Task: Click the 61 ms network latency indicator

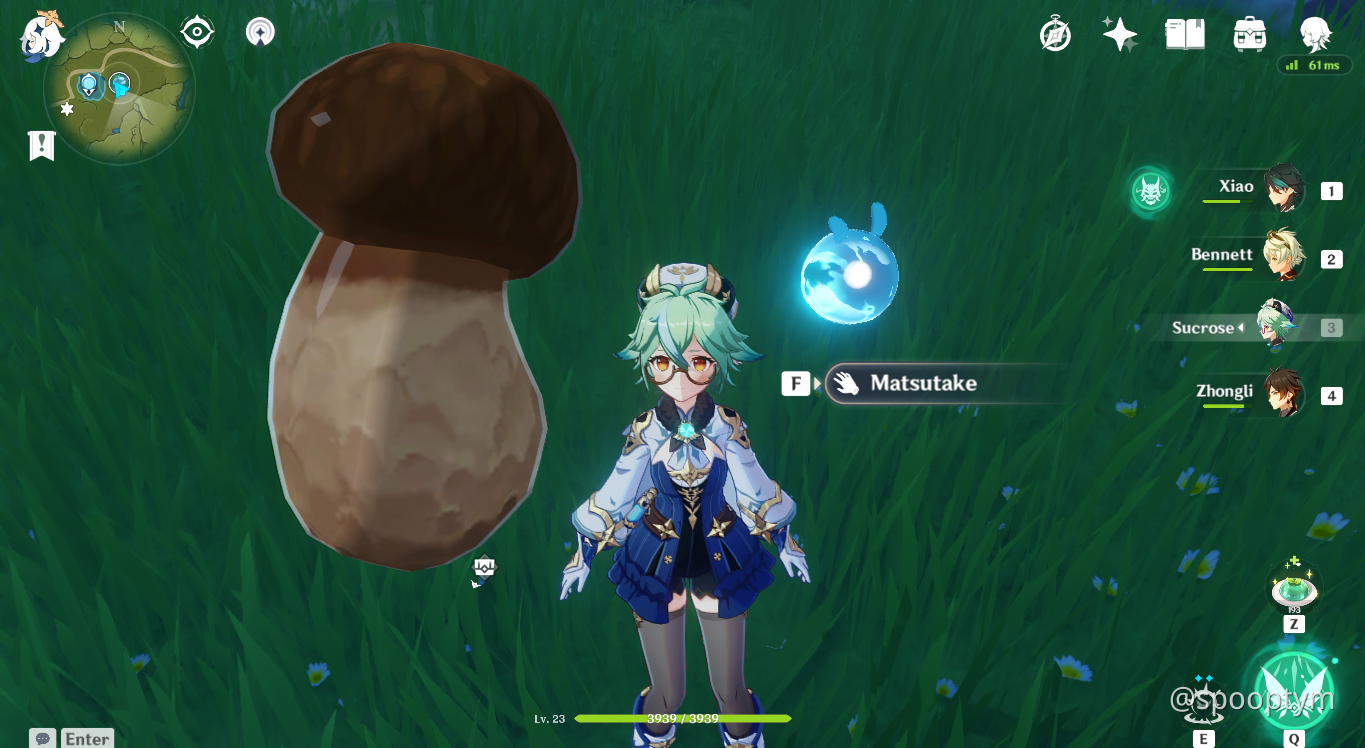Action: coord(1313,64)
